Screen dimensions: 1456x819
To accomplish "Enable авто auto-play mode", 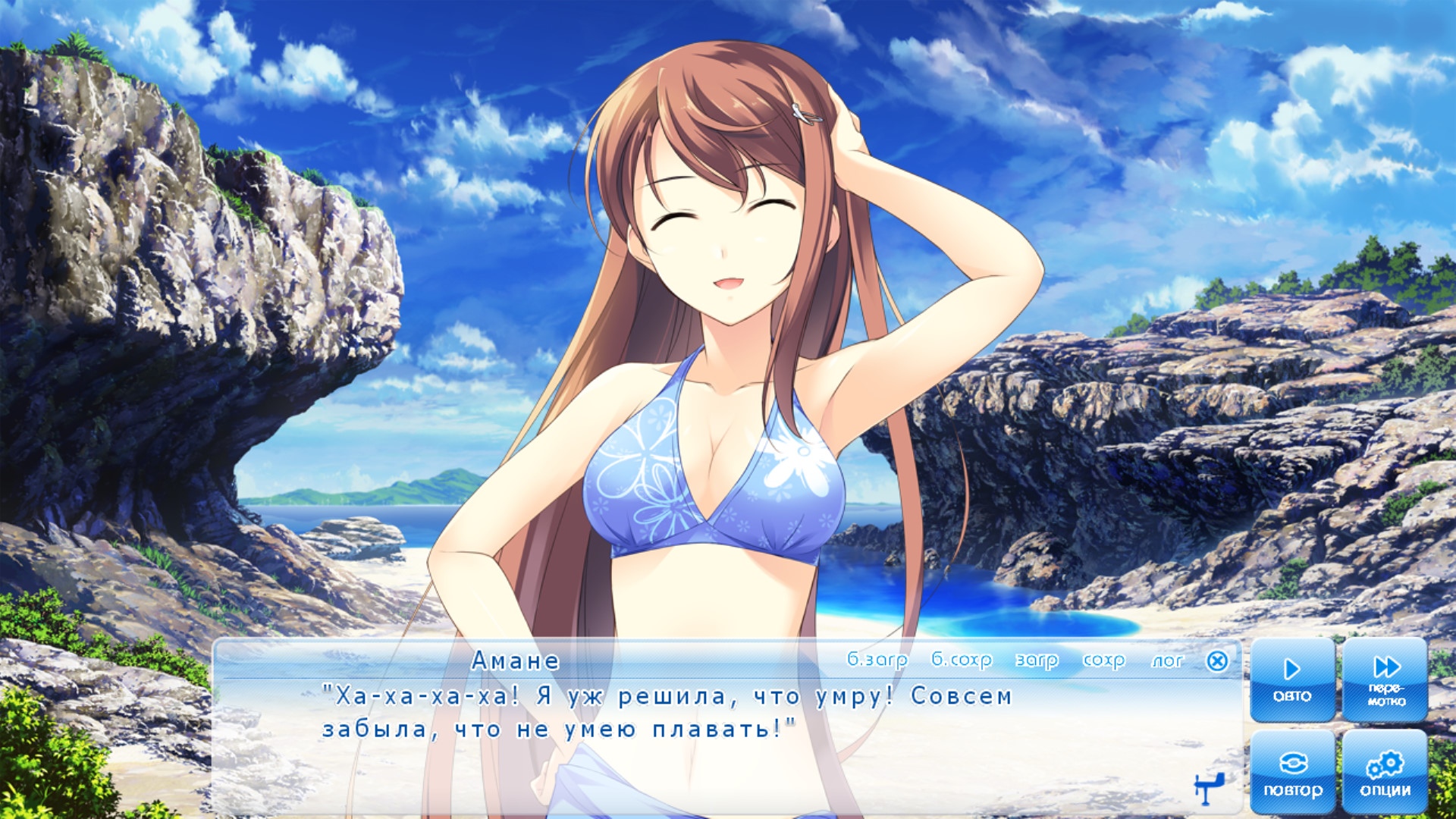I will coord(1292,679).
